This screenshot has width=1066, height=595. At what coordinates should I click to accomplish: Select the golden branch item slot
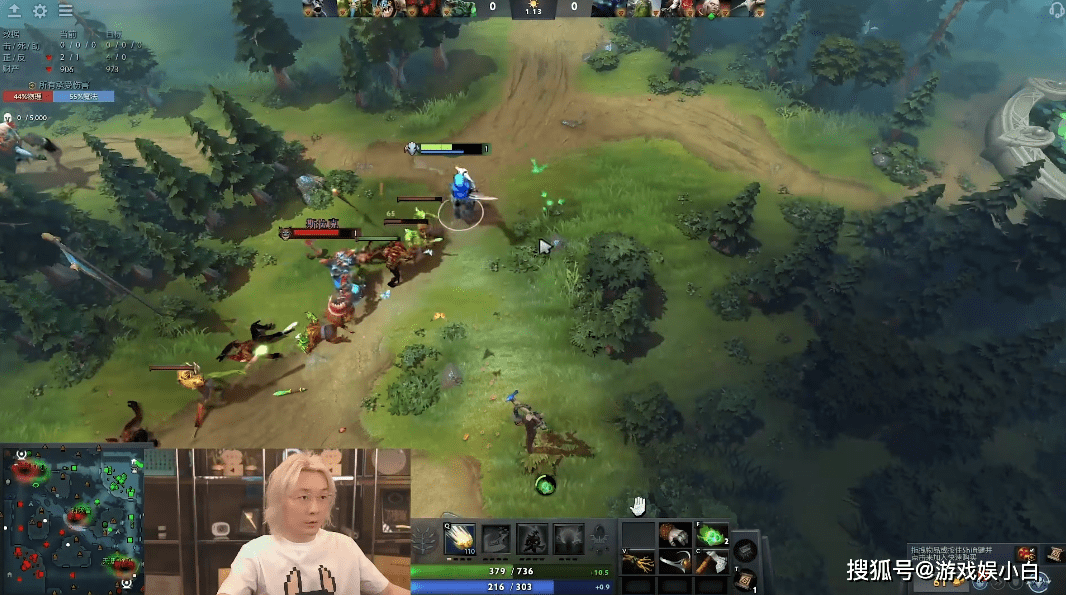[x=638, y=562]
